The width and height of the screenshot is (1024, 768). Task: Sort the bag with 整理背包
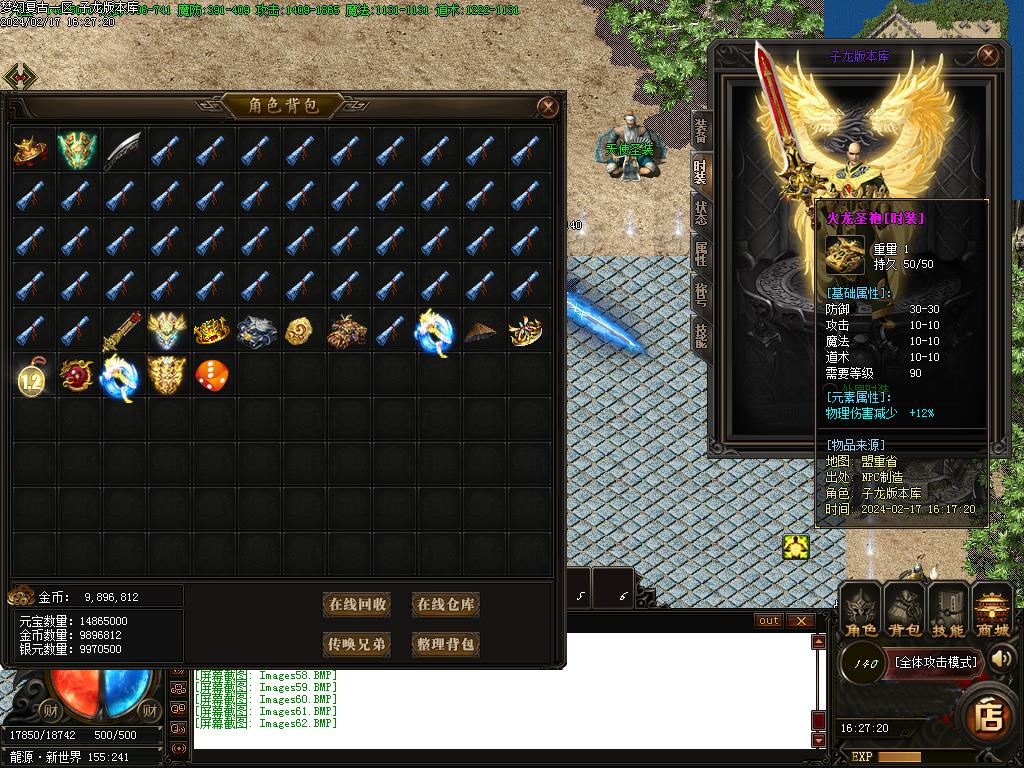(x=446, y=644)
